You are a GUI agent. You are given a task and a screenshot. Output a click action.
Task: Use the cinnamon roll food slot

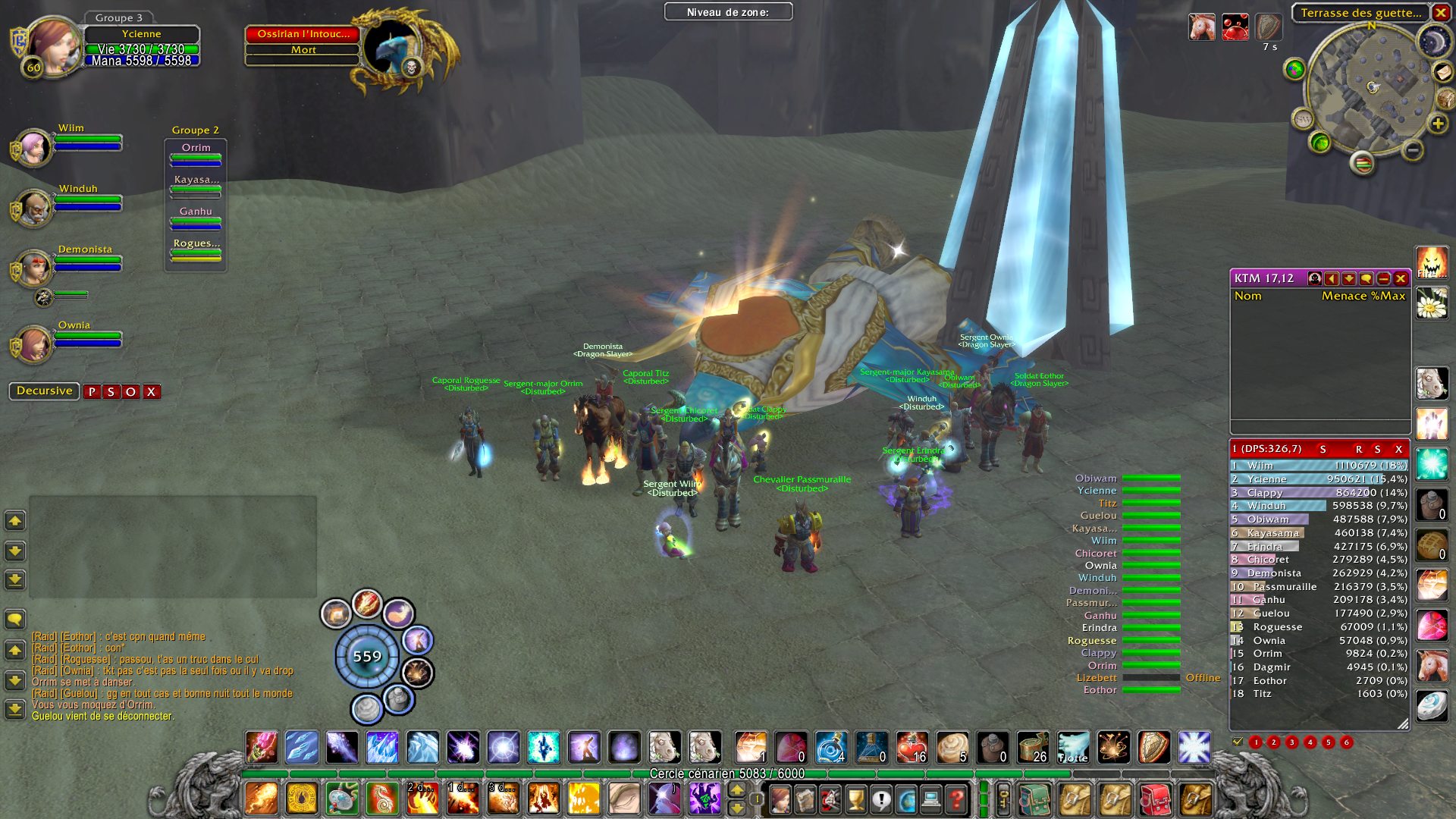pos(952,747)
